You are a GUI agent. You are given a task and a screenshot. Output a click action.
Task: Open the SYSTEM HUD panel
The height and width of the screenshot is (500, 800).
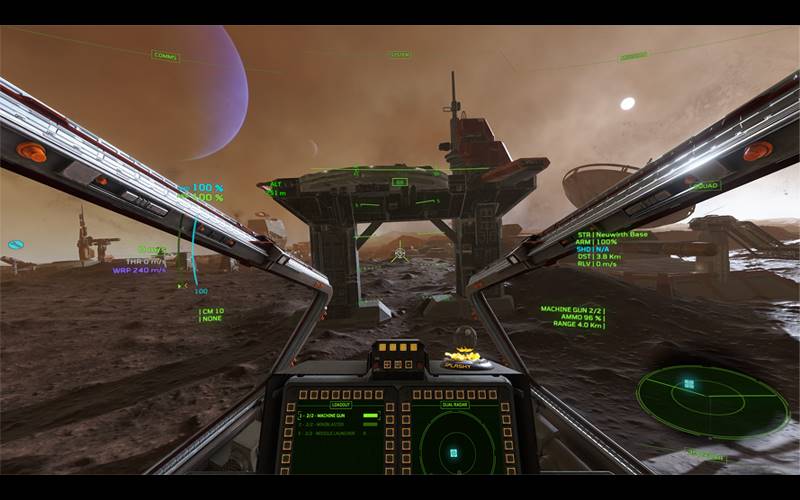coord(400,55)
